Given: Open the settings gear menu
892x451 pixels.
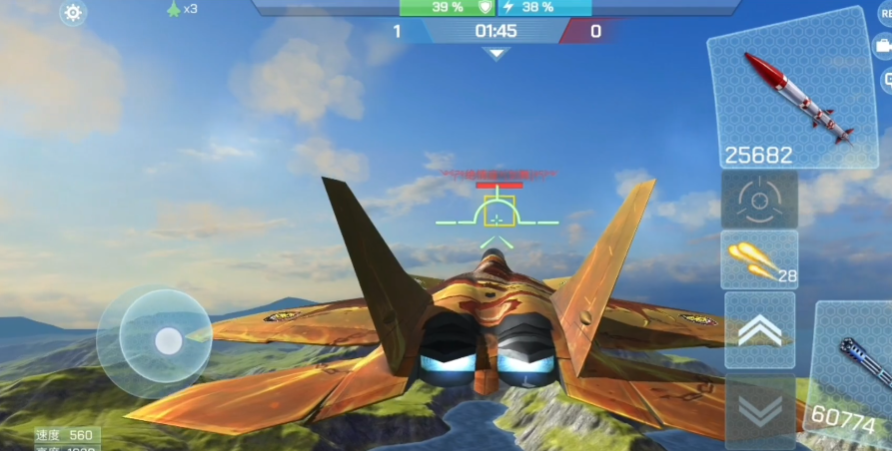Looking at the screenshot, I should coord(73,13).
